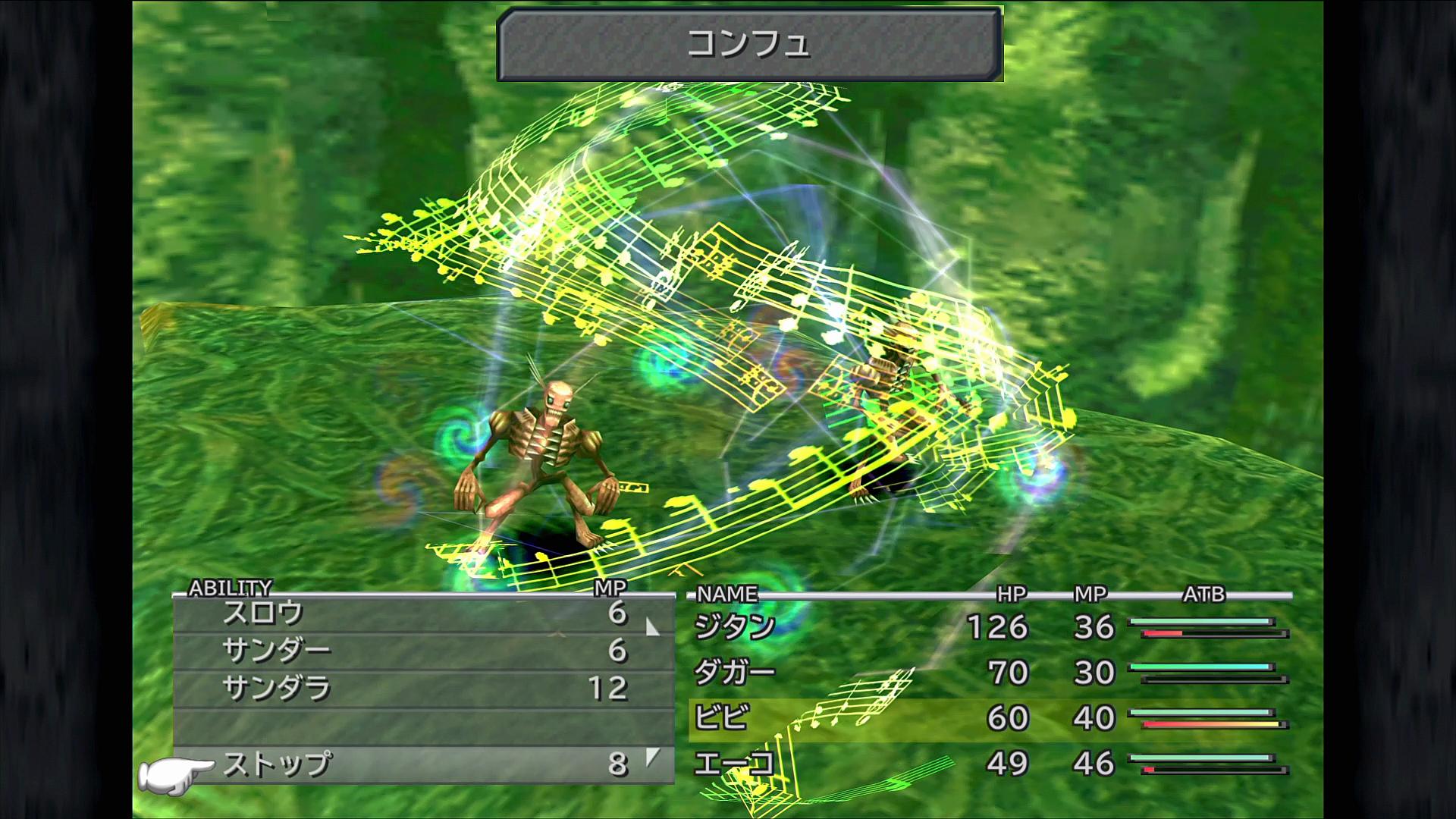Image resolution: width=1456 pixels, height=819 pixels.
Task: Select the スロウ spell
Action: point(263,613)
